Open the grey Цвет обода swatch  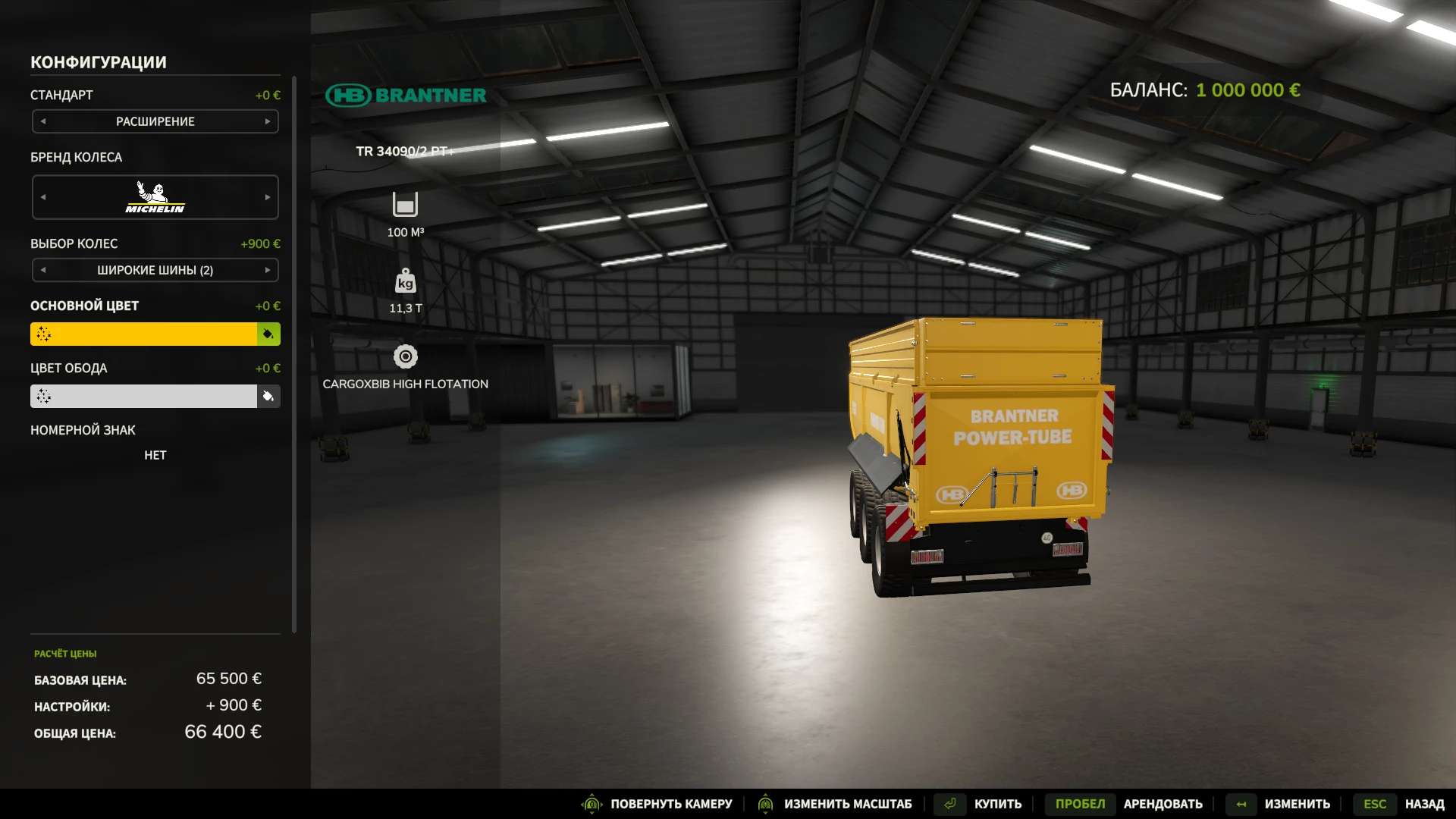click(143, 396)
